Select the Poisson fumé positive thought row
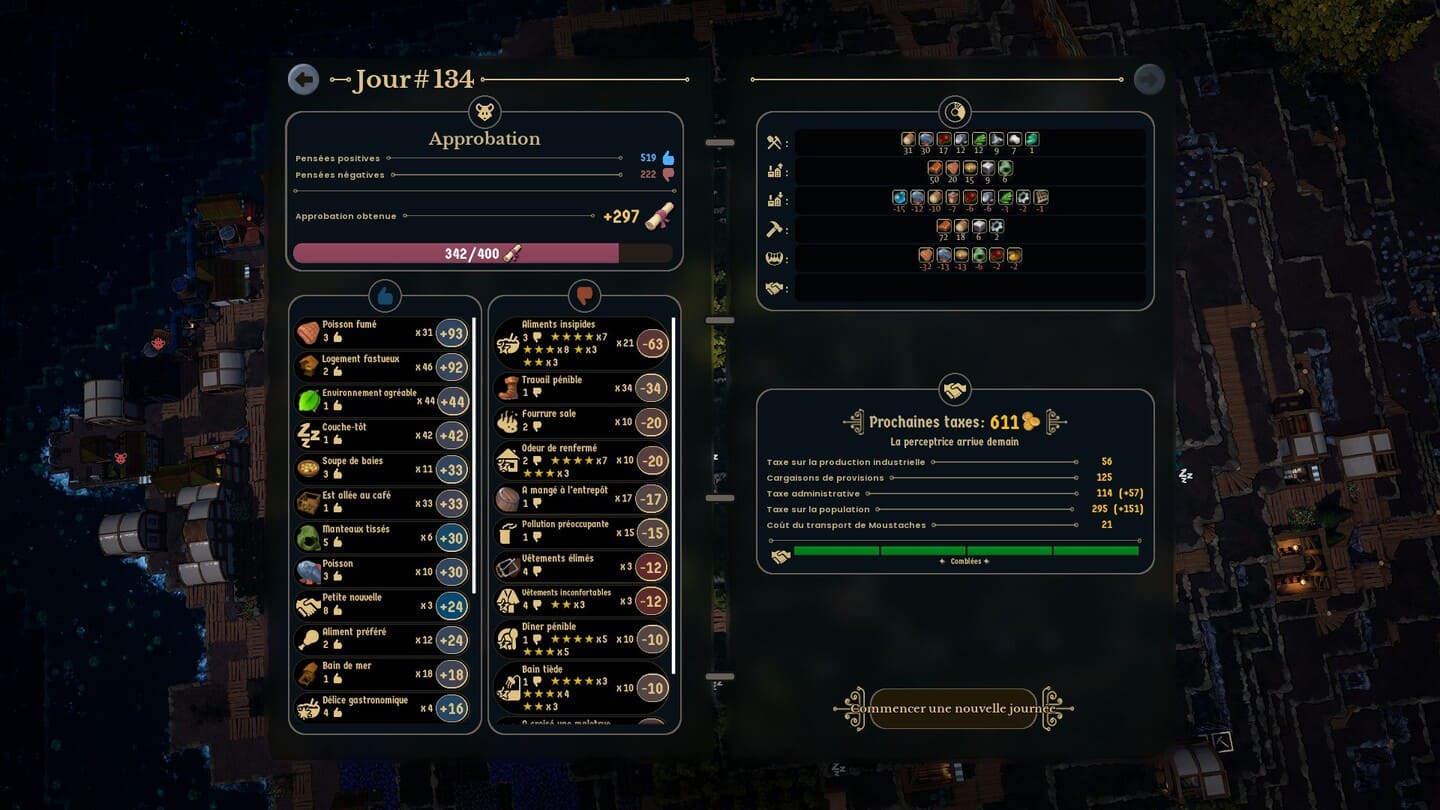The width and height of the screenshot is (1440, 810). click(x=381, y=332)
